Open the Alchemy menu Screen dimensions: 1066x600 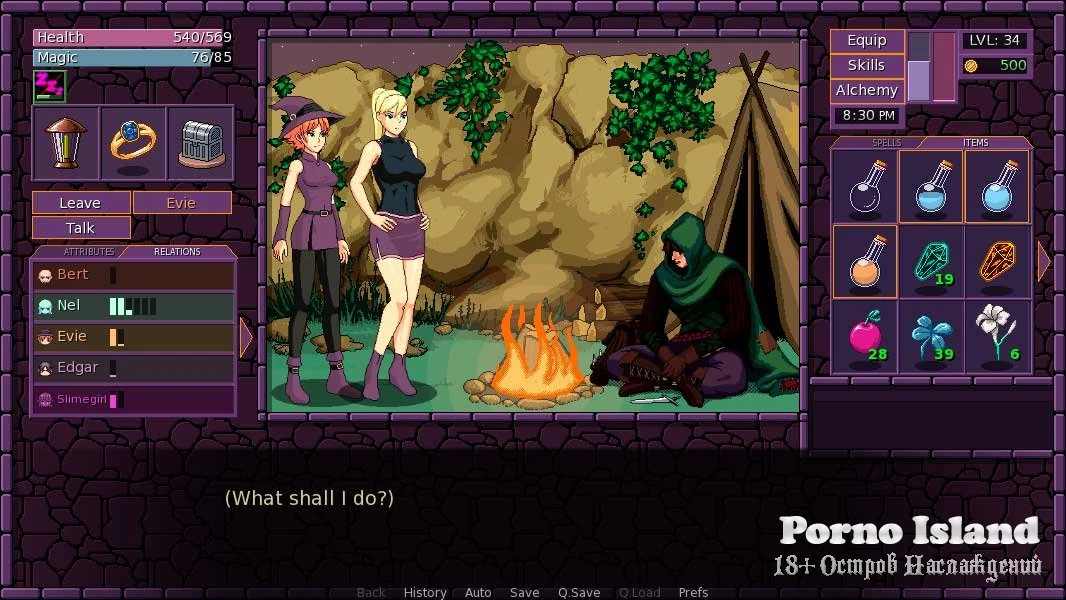click(x=867, y=91)
